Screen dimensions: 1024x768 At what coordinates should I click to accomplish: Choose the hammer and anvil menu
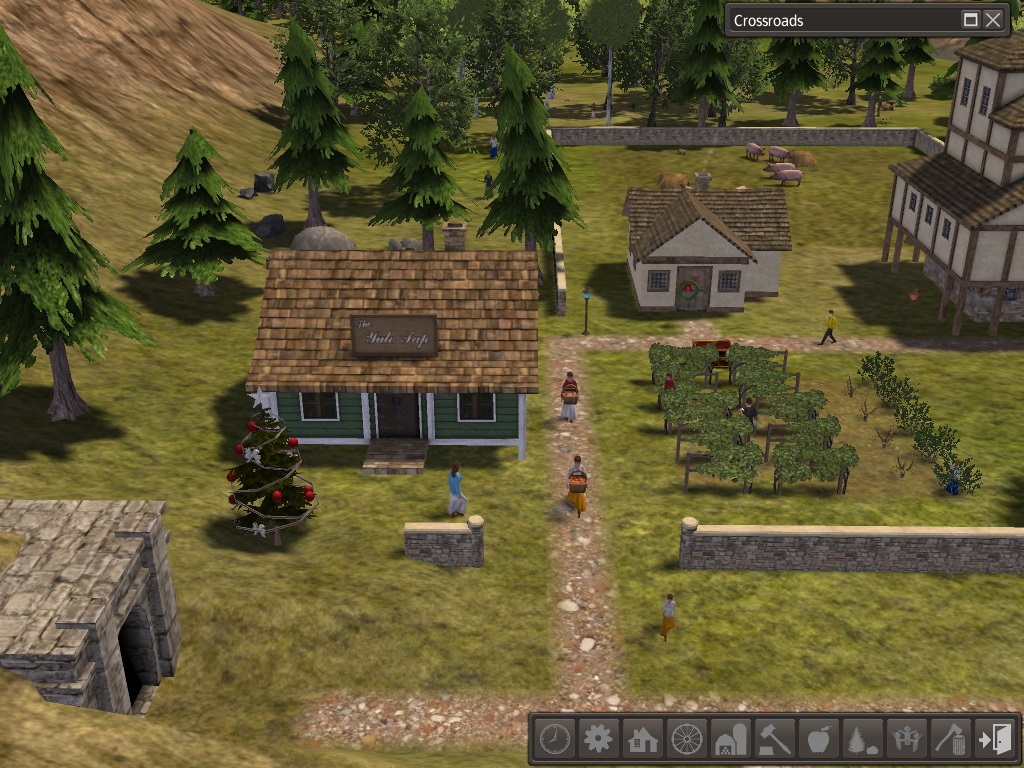tap(775, 740)
